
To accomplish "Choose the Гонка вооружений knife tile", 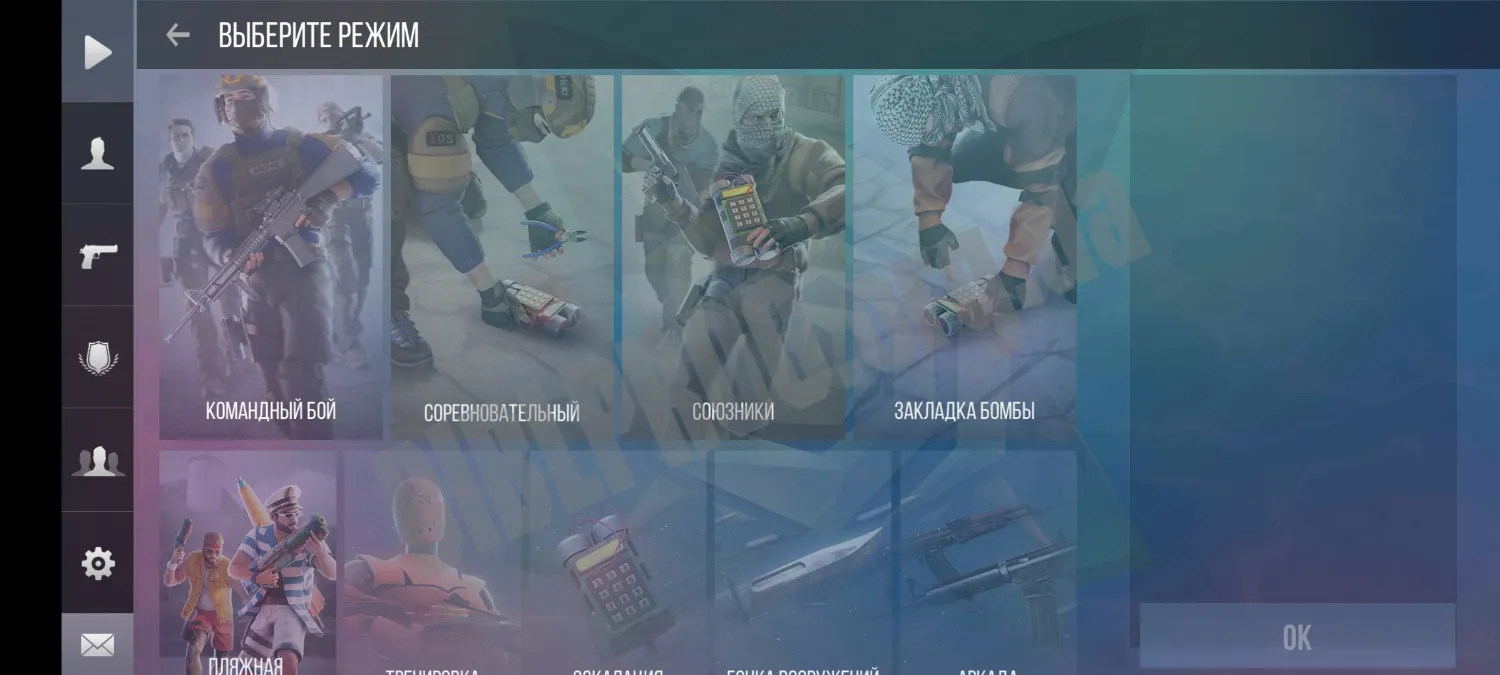I will point(803,565).
